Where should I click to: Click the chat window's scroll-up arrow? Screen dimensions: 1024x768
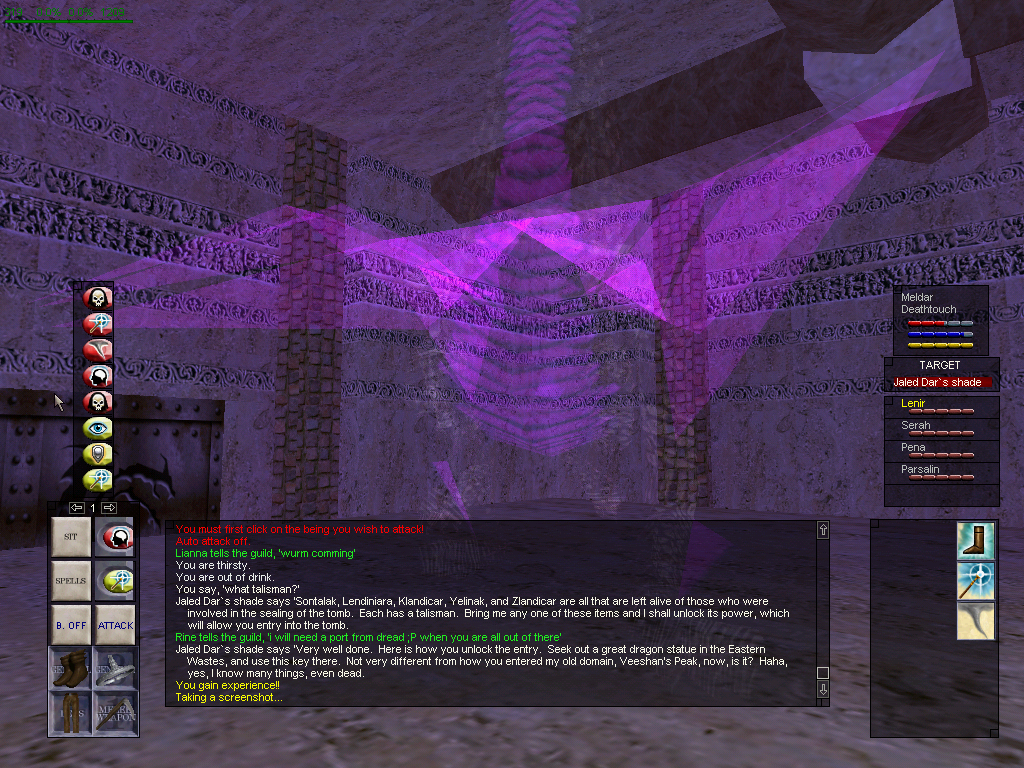(x=823, y=530)
